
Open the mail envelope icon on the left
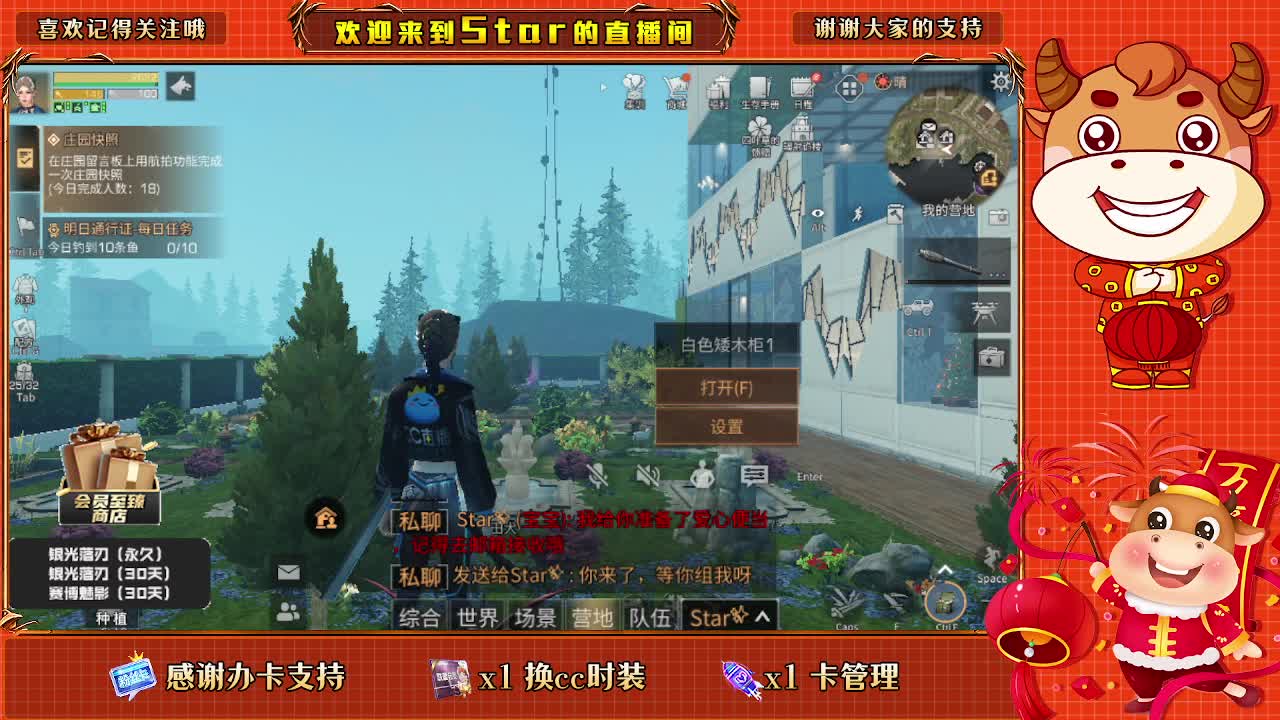(x=289, y=572)
